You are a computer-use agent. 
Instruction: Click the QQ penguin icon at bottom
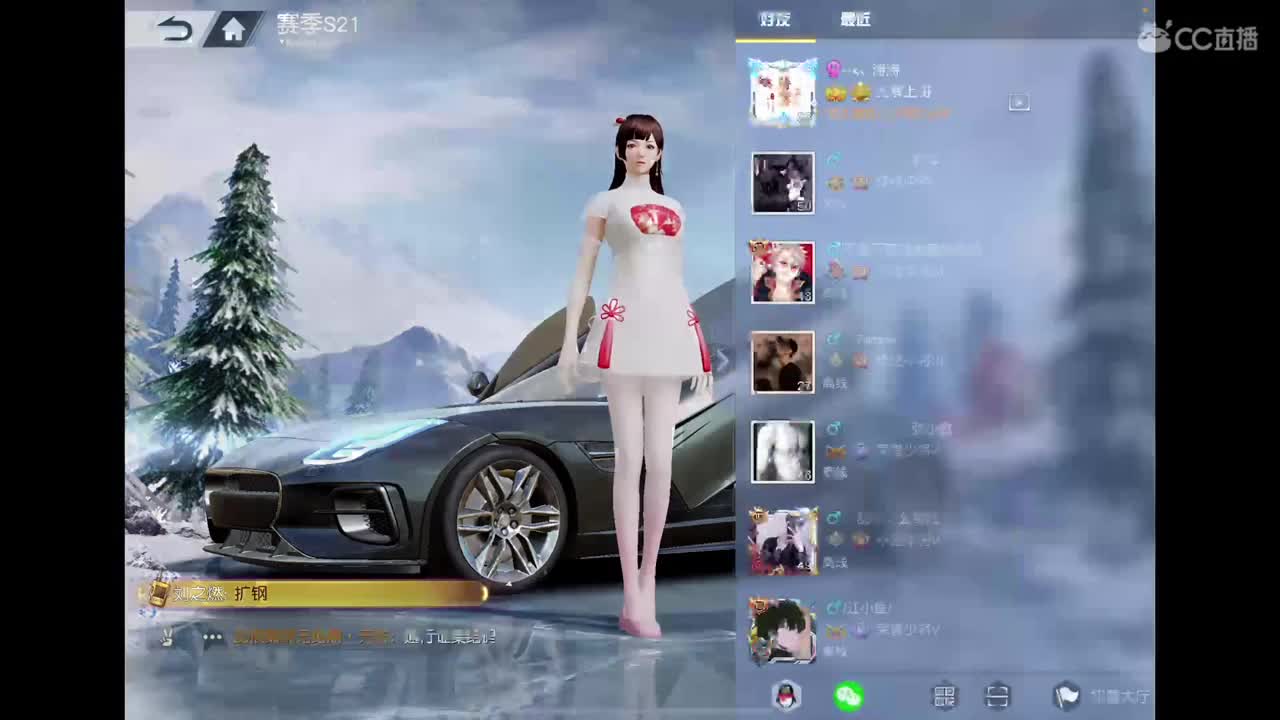(786, 697)
